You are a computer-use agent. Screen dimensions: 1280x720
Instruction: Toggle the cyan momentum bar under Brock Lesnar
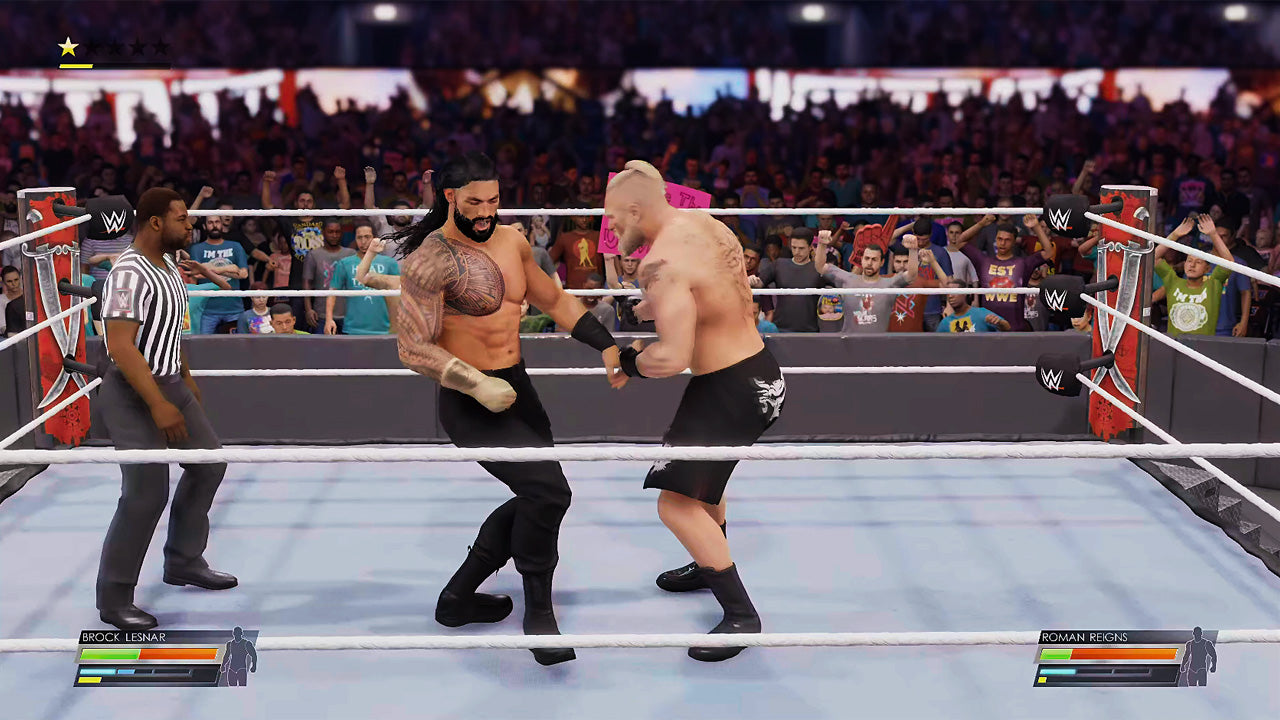tap(100, 672)
